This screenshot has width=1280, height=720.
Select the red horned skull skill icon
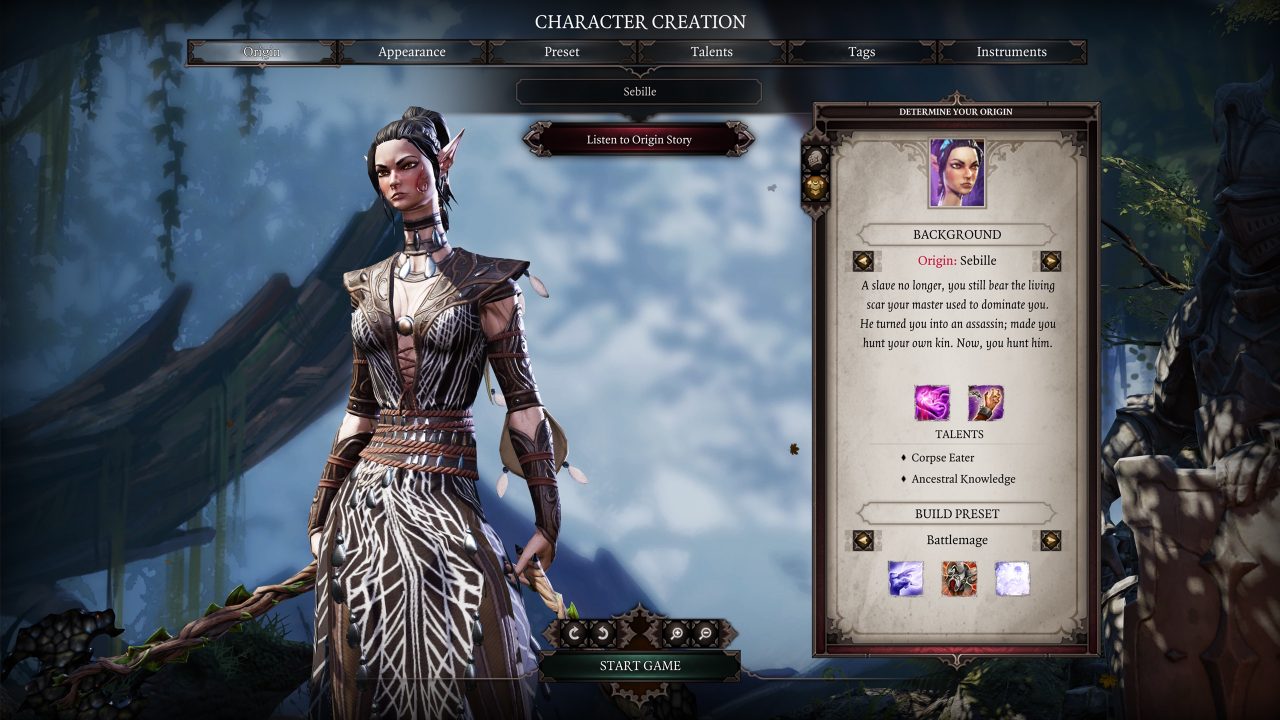coord(959,579)
